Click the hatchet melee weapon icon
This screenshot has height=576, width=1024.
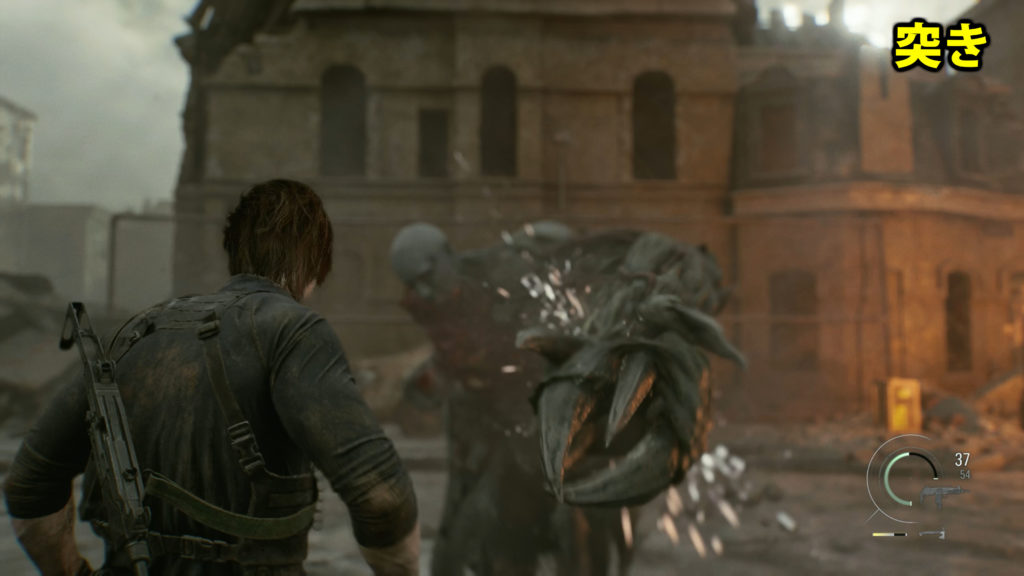933,534
